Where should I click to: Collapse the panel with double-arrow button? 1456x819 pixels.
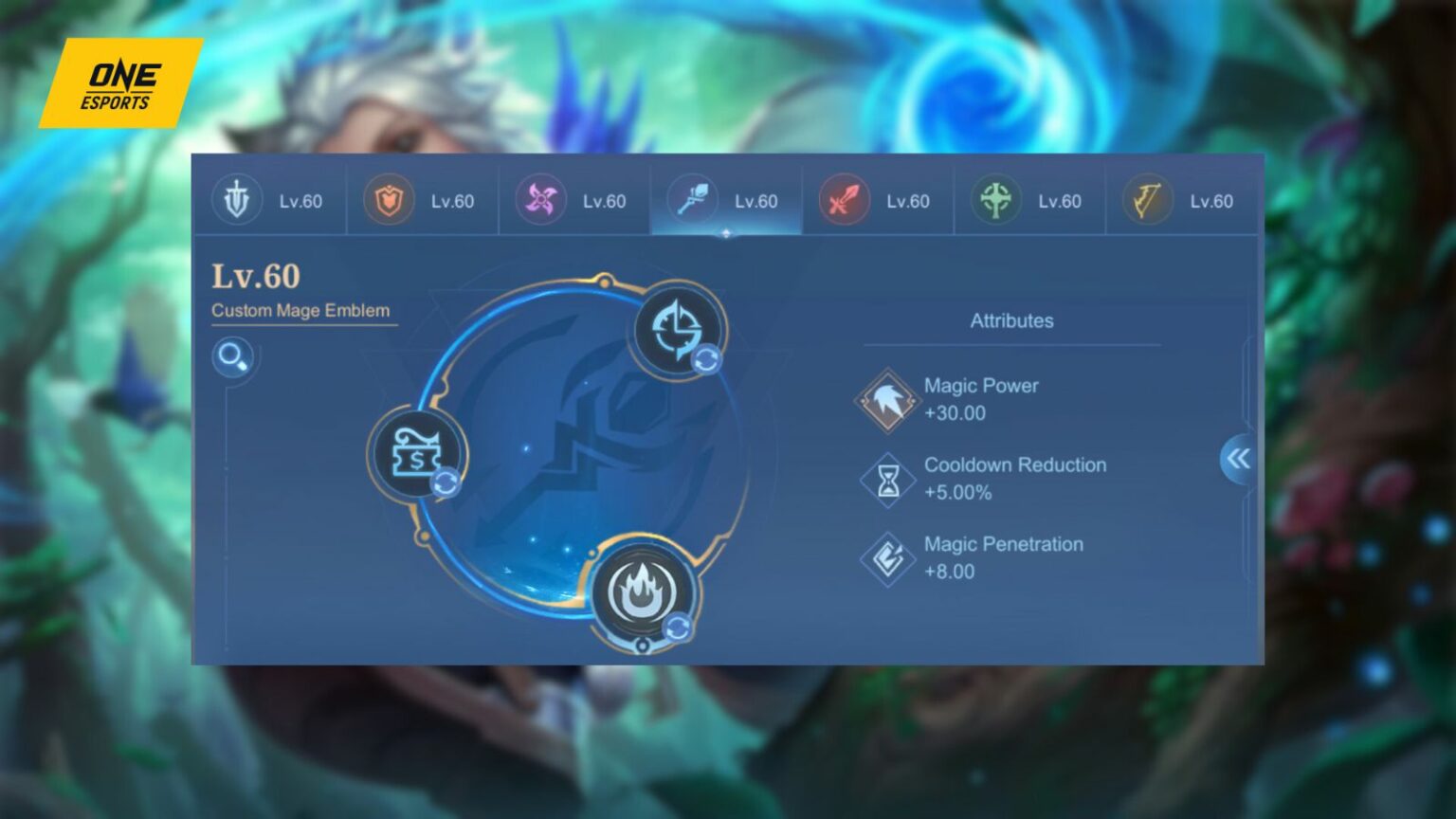[1238, 460]
